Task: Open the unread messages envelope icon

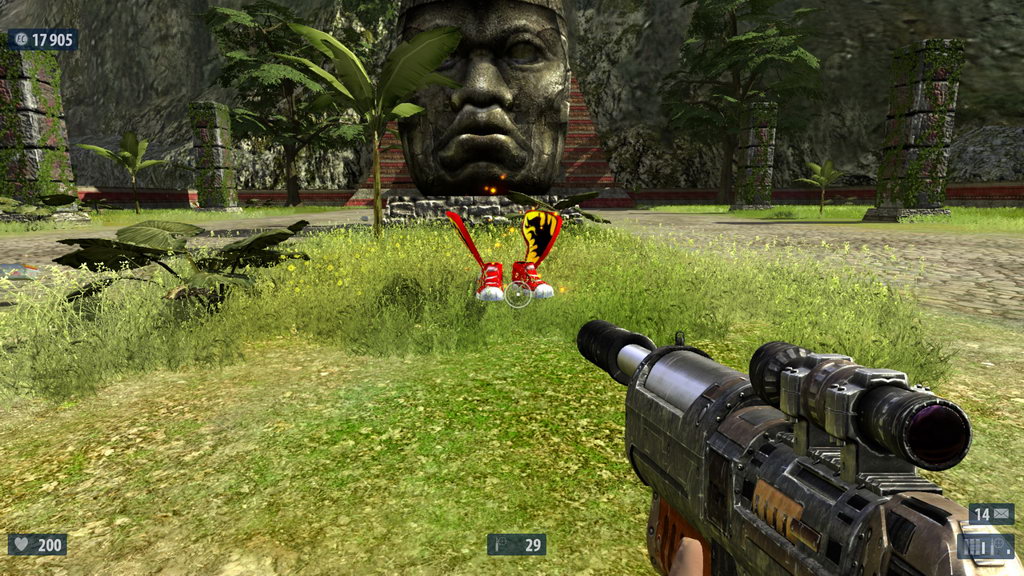Action: (x=1002, y=514)
